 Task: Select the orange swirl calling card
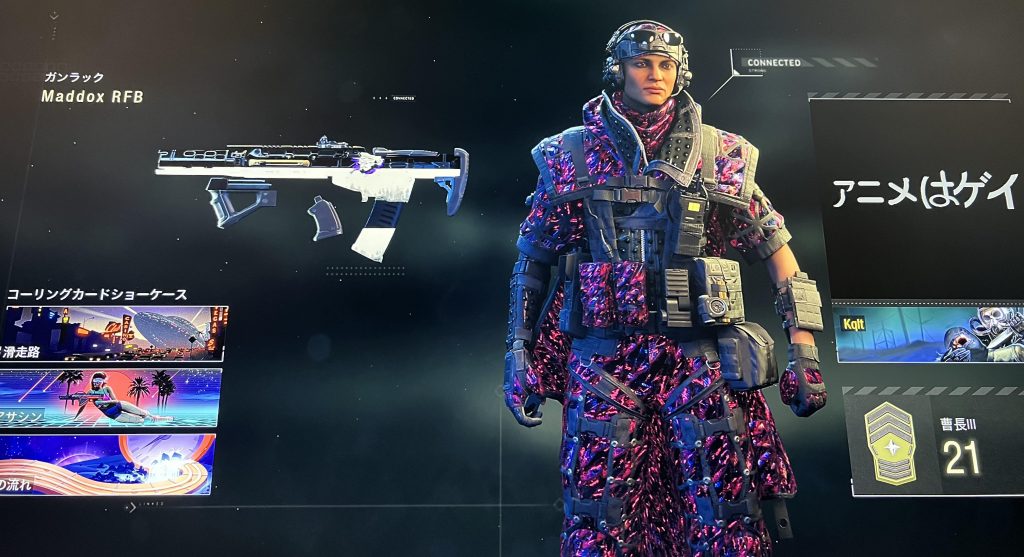pos(107,464)
